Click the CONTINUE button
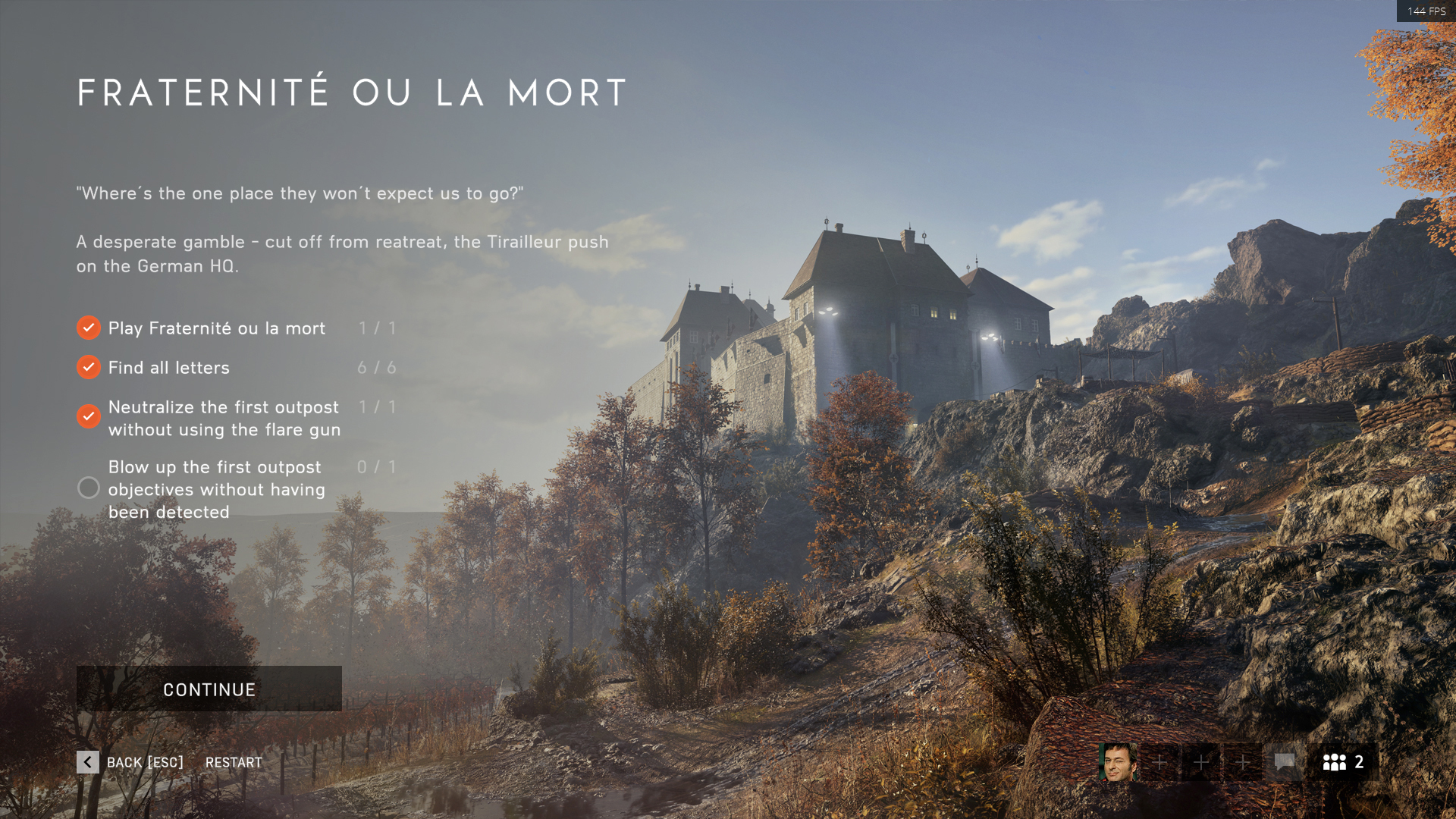The height and width of the screenshot is (819, 1456). 209,689
